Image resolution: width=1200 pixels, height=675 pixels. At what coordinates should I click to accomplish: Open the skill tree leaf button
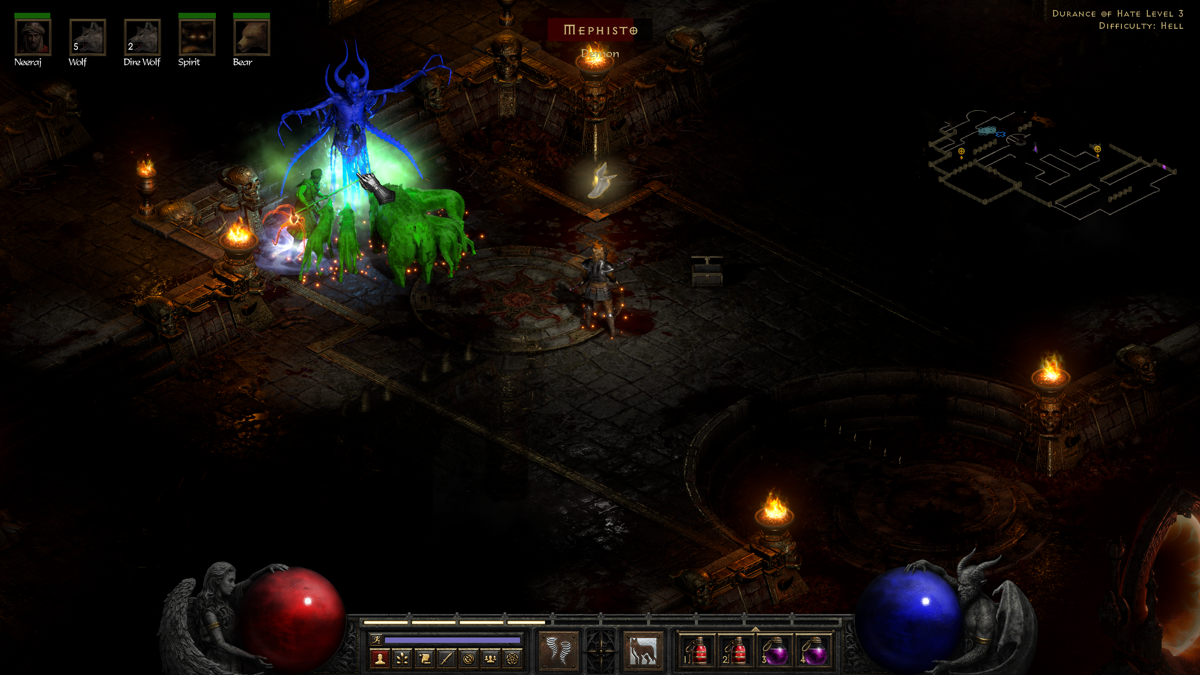[402, 658]
